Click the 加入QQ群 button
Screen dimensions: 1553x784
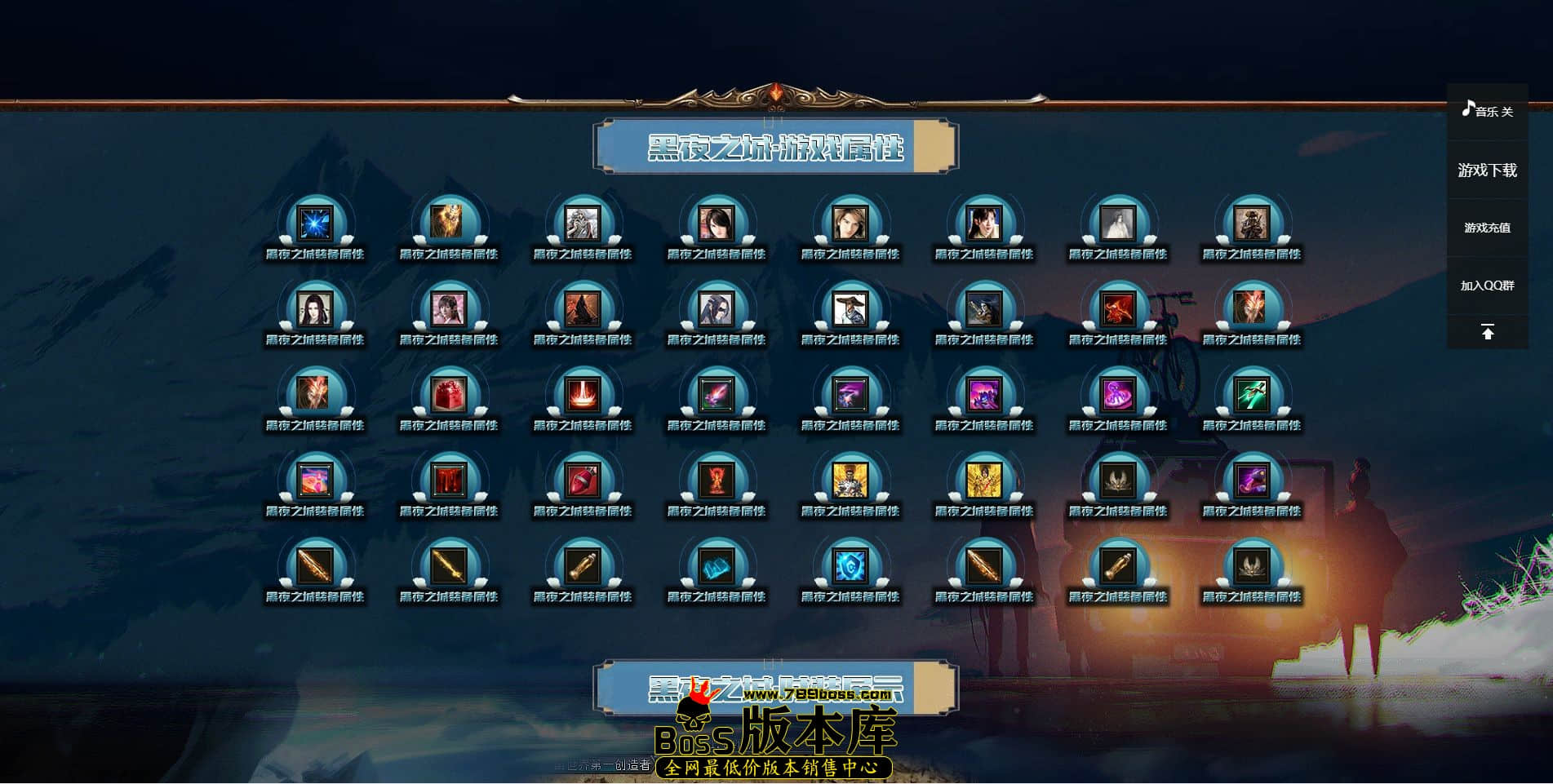1487,286
